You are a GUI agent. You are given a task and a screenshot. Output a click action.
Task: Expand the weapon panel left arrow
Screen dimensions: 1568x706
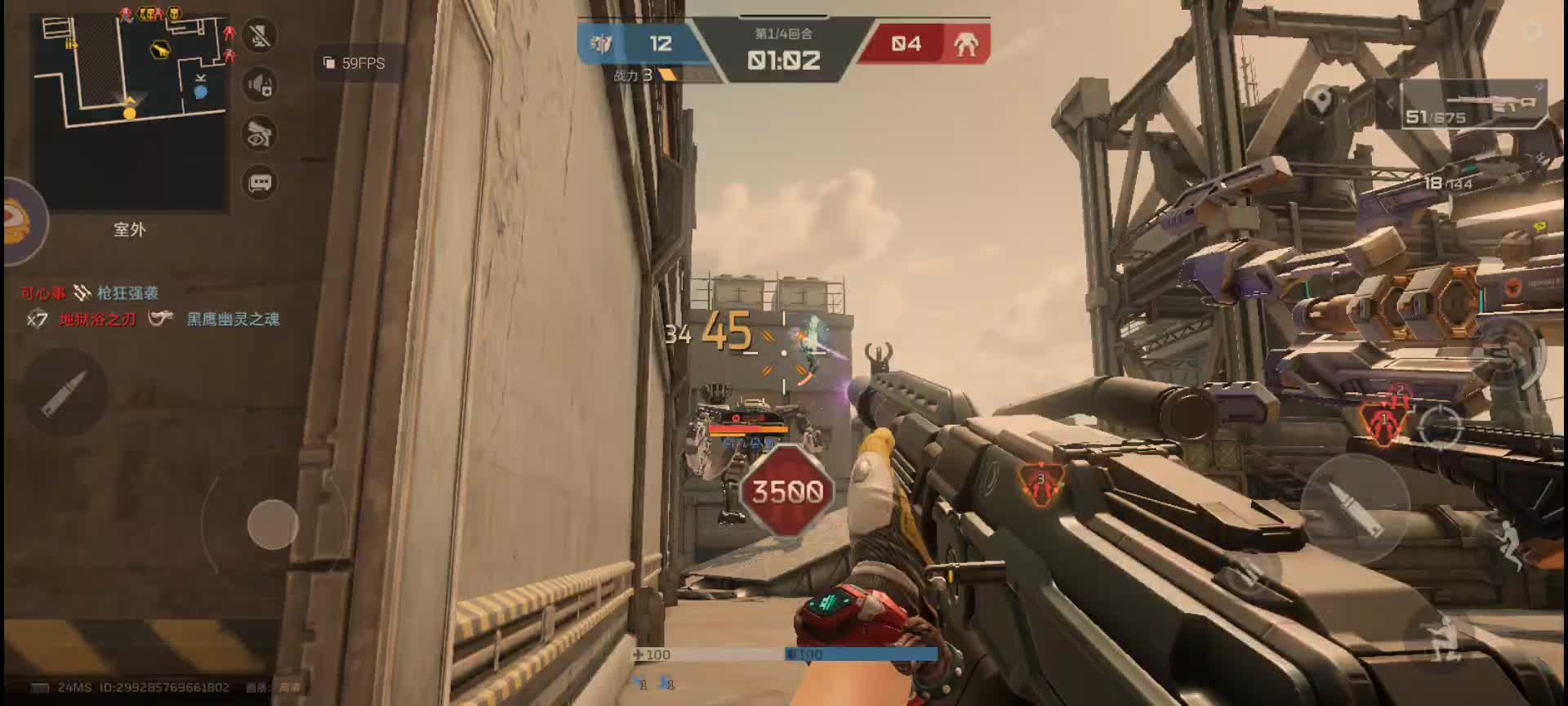[x=1389, y=104]
